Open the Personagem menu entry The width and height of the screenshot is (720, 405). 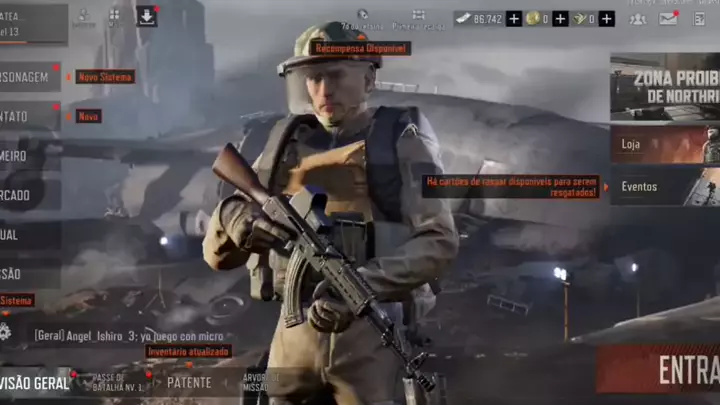[28, 77]
